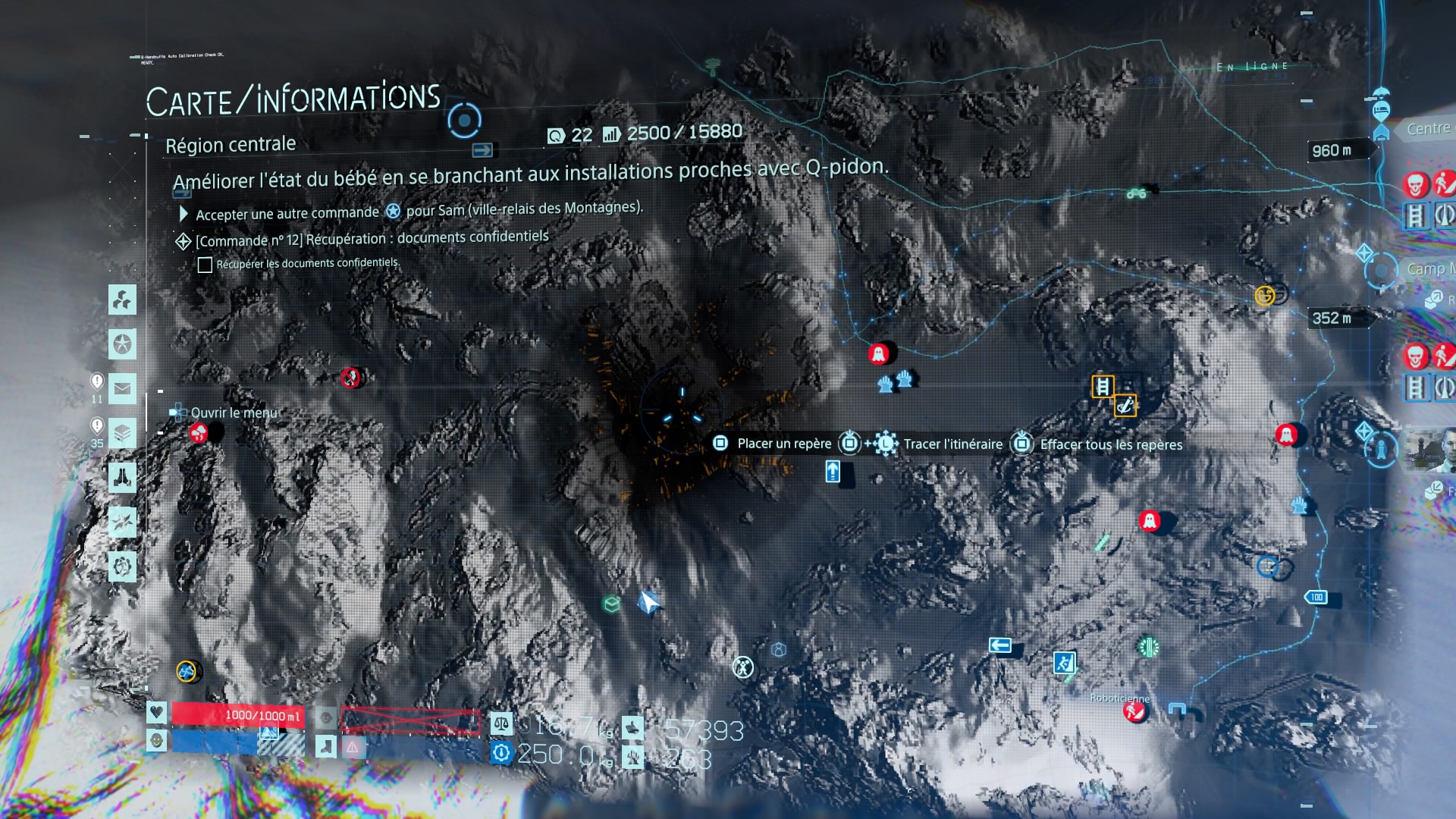Image resolution: width=1456 pixels, height=819 pixels.
Task: Select the Centre facility label
Action: tap(1427, 129)
